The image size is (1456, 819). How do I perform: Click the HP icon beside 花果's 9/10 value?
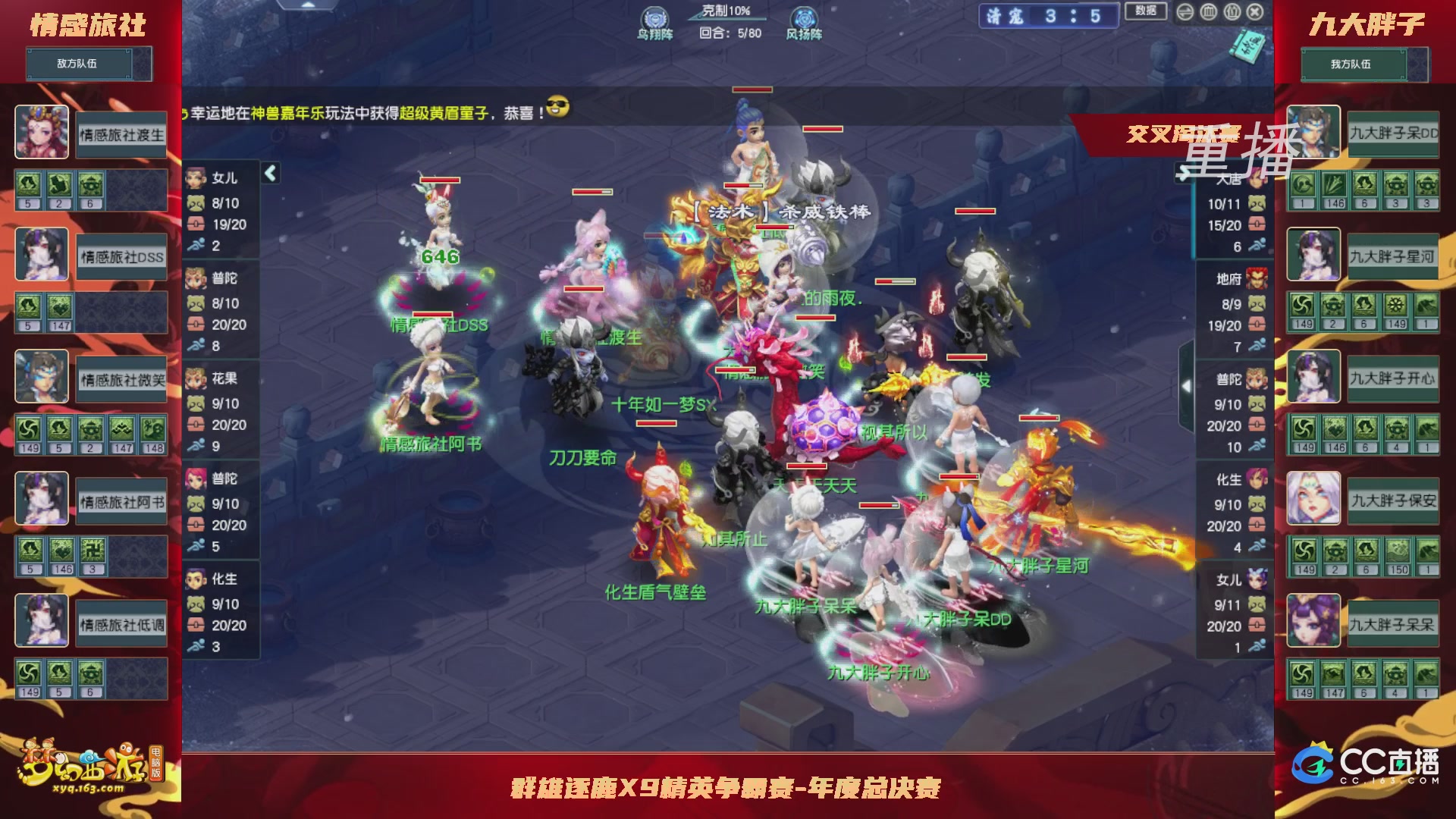[196, 403]
